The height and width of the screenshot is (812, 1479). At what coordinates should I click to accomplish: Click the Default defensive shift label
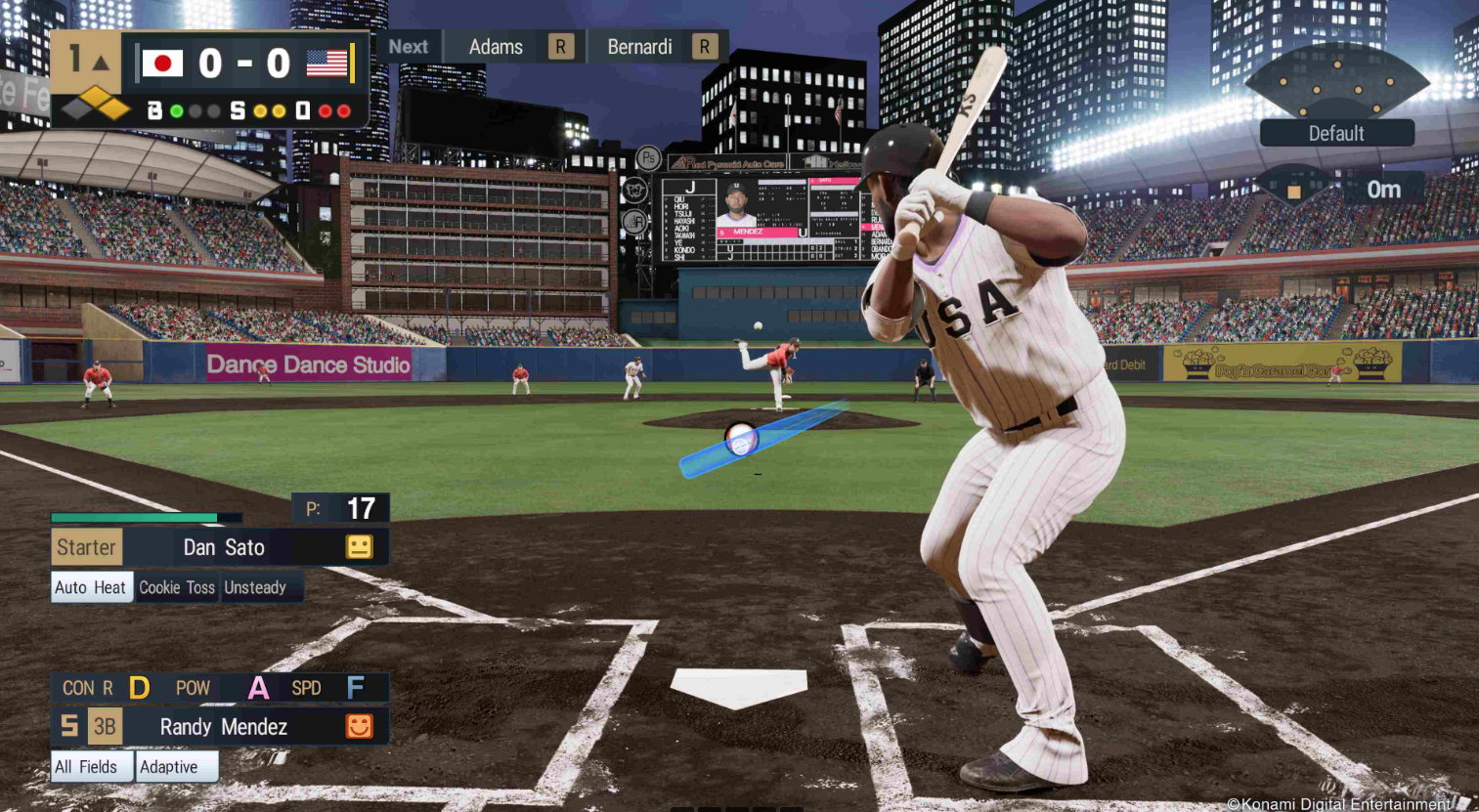(x=1336, y=134)
